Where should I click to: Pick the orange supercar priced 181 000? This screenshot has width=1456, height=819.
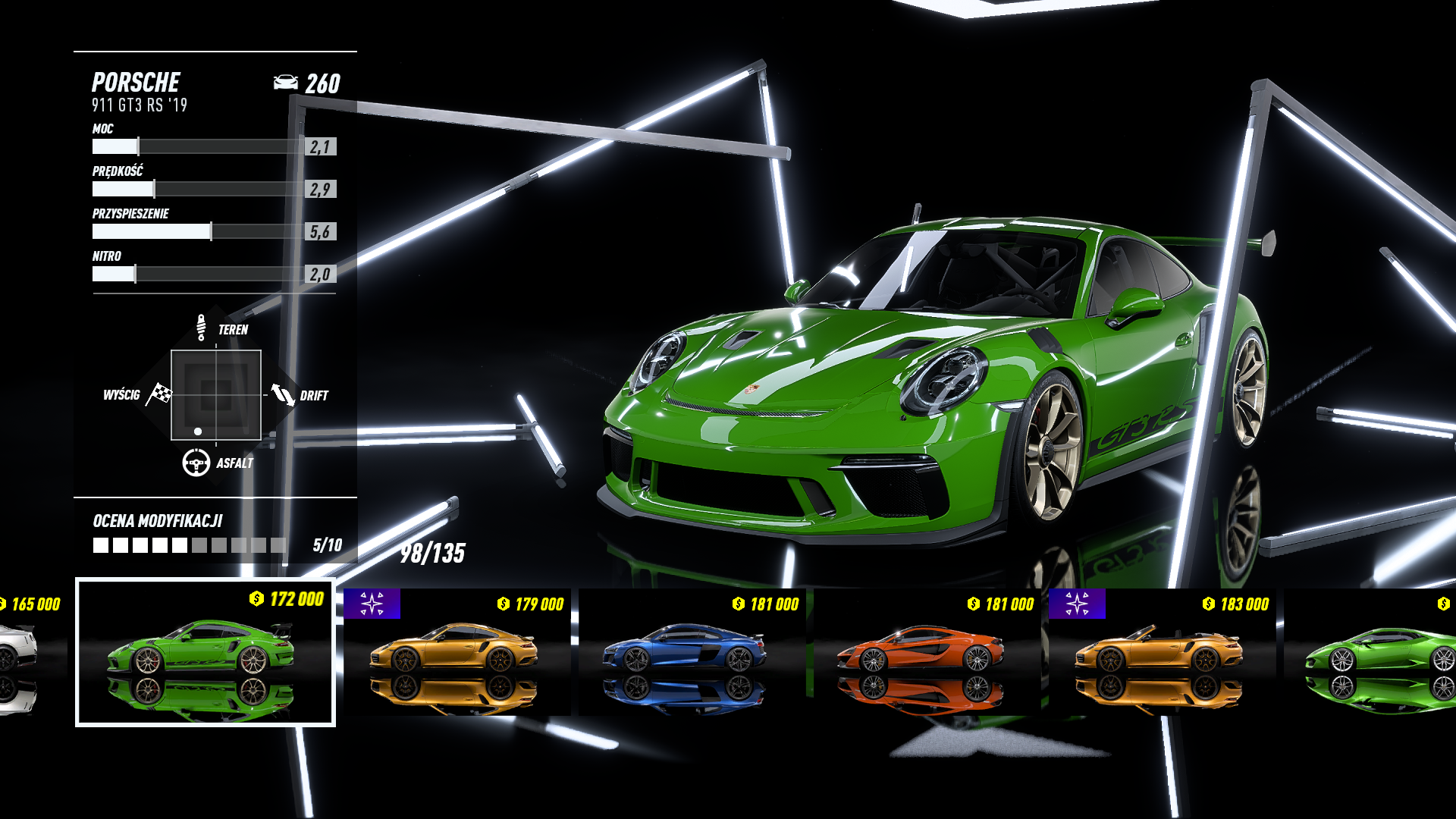click(927, 652)
